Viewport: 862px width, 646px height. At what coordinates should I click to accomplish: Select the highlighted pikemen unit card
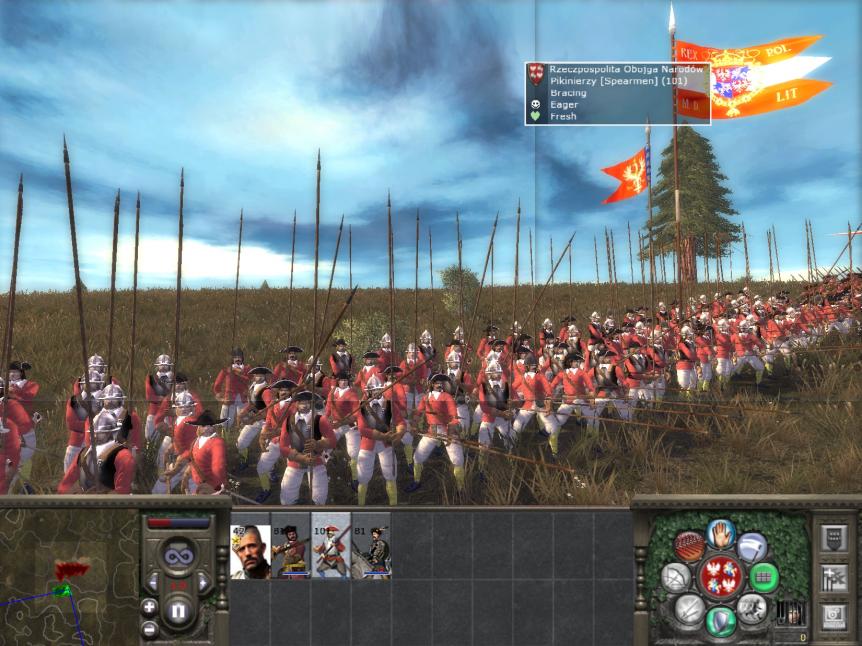pyautogui.click(x=331, y=553)
